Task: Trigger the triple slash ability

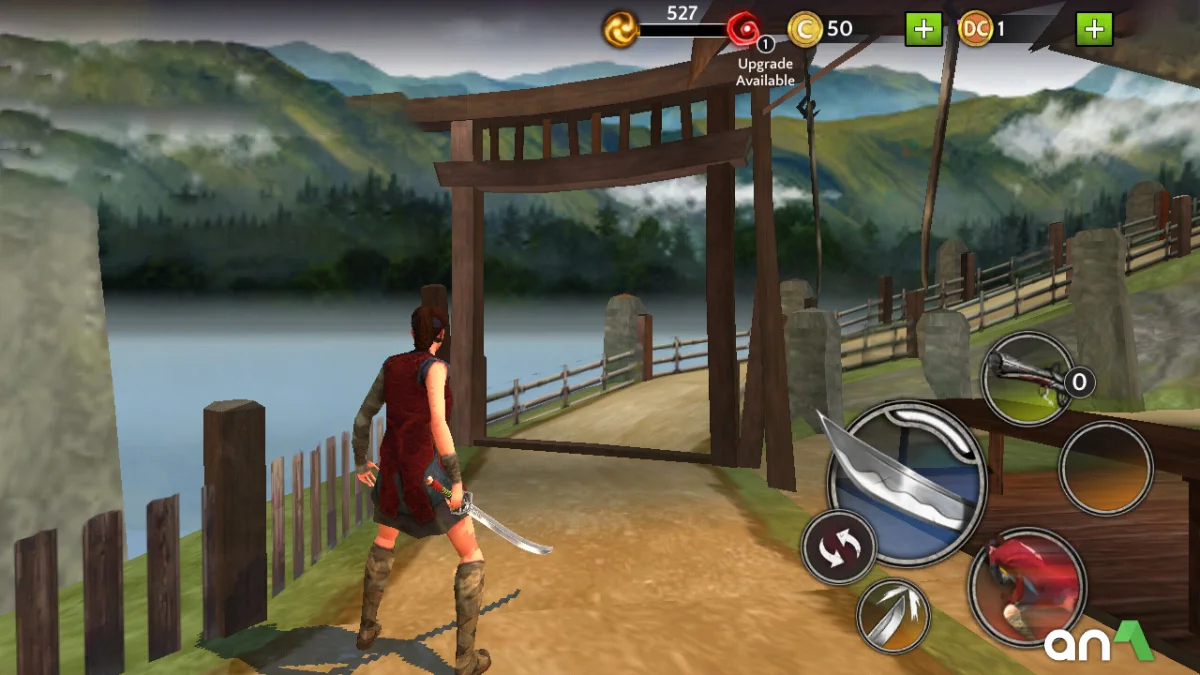Action: point(893,615)
